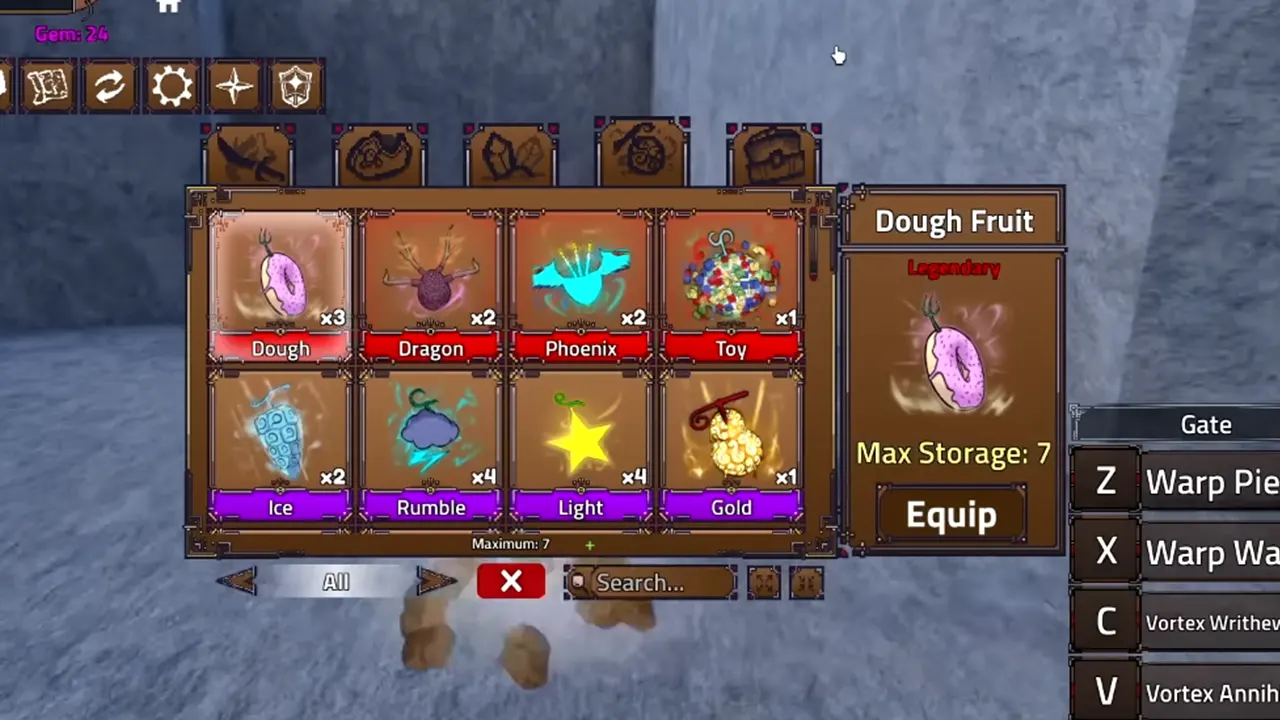
Task: Click the ninja star travel icon
Action: coord(233,86)
